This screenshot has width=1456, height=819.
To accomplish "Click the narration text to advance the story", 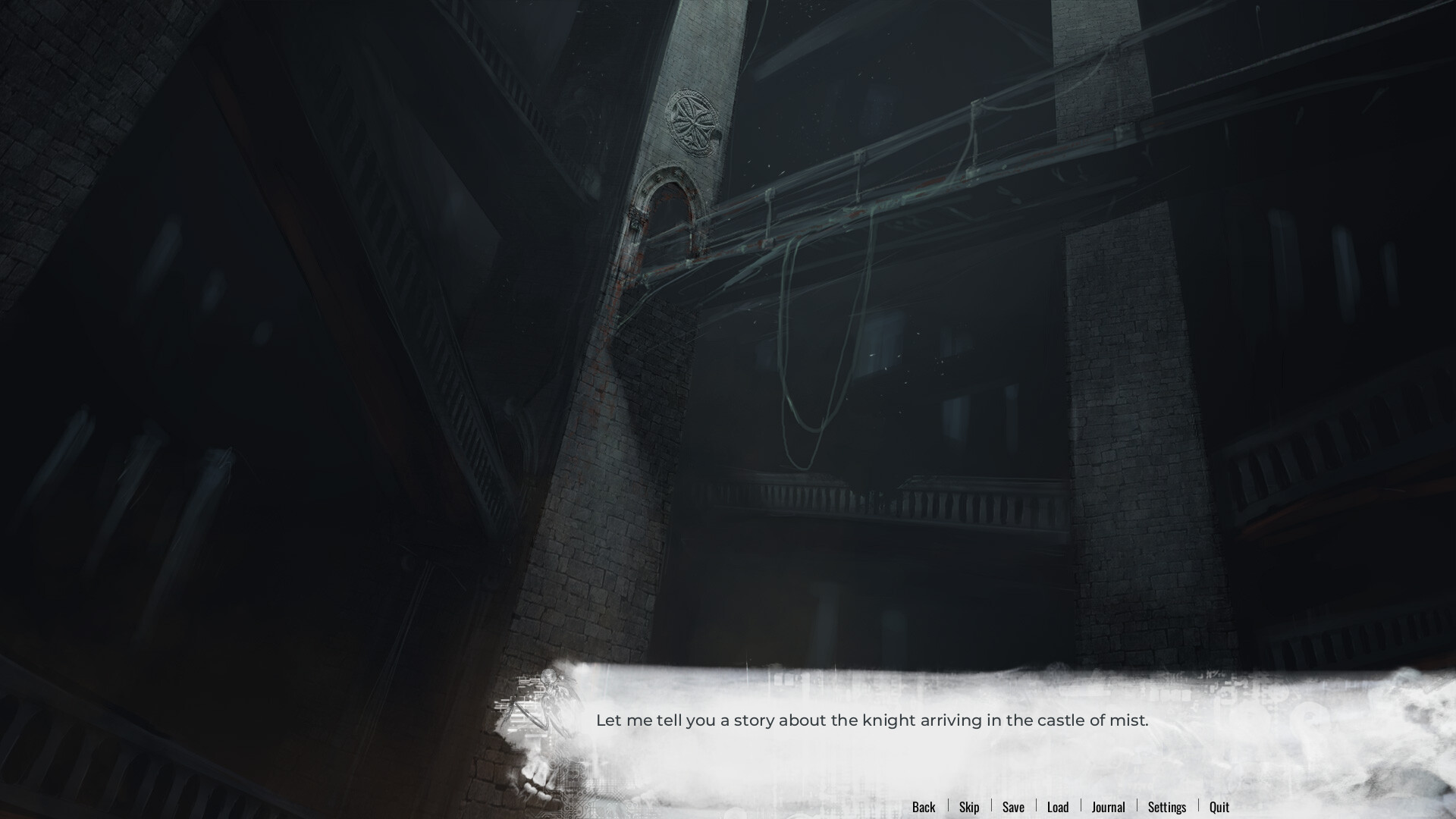I will pyautogui.click(x=872, y=720).
